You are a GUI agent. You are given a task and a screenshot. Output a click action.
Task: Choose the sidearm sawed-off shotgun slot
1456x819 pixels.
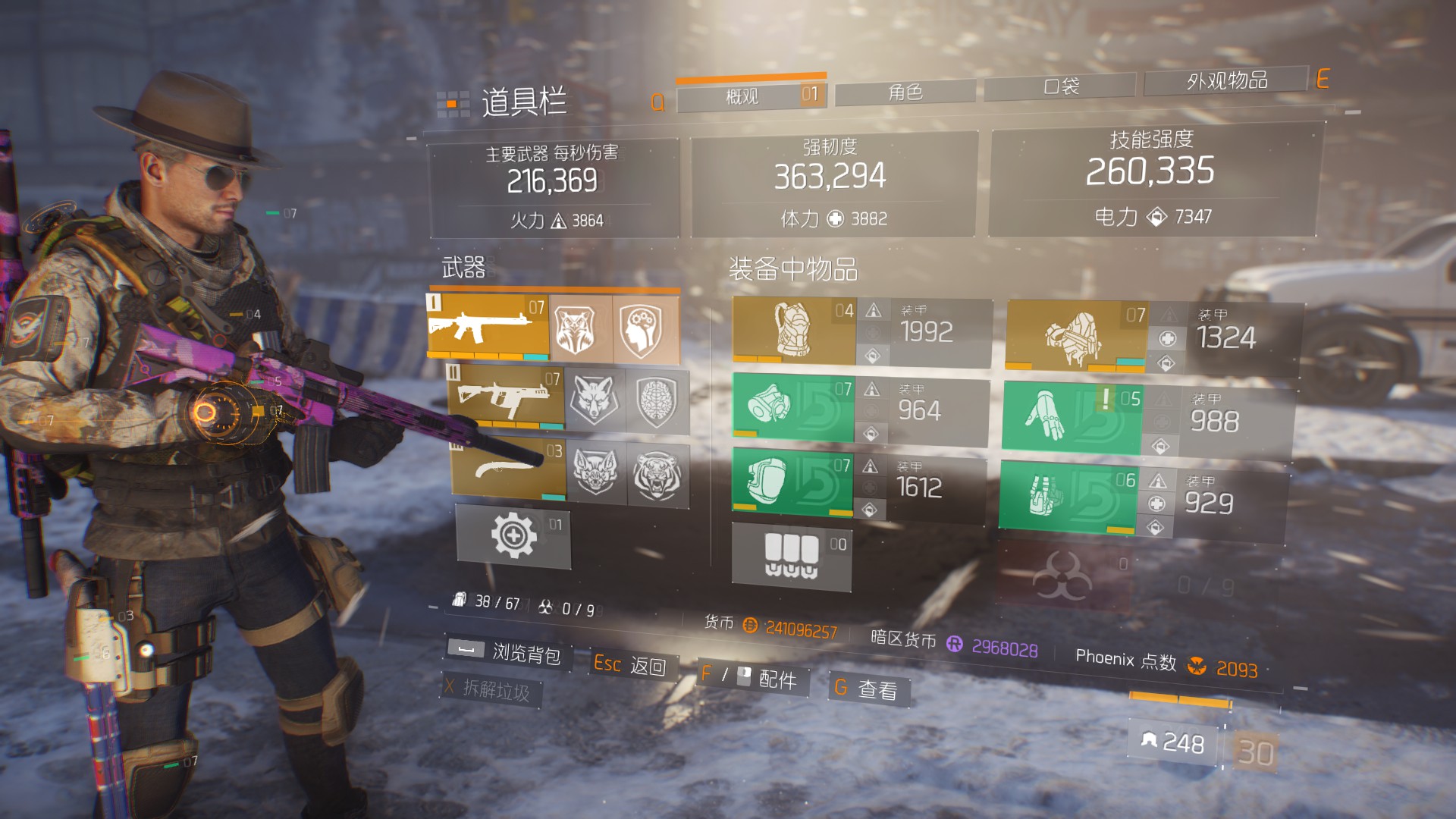pos(508,469)
